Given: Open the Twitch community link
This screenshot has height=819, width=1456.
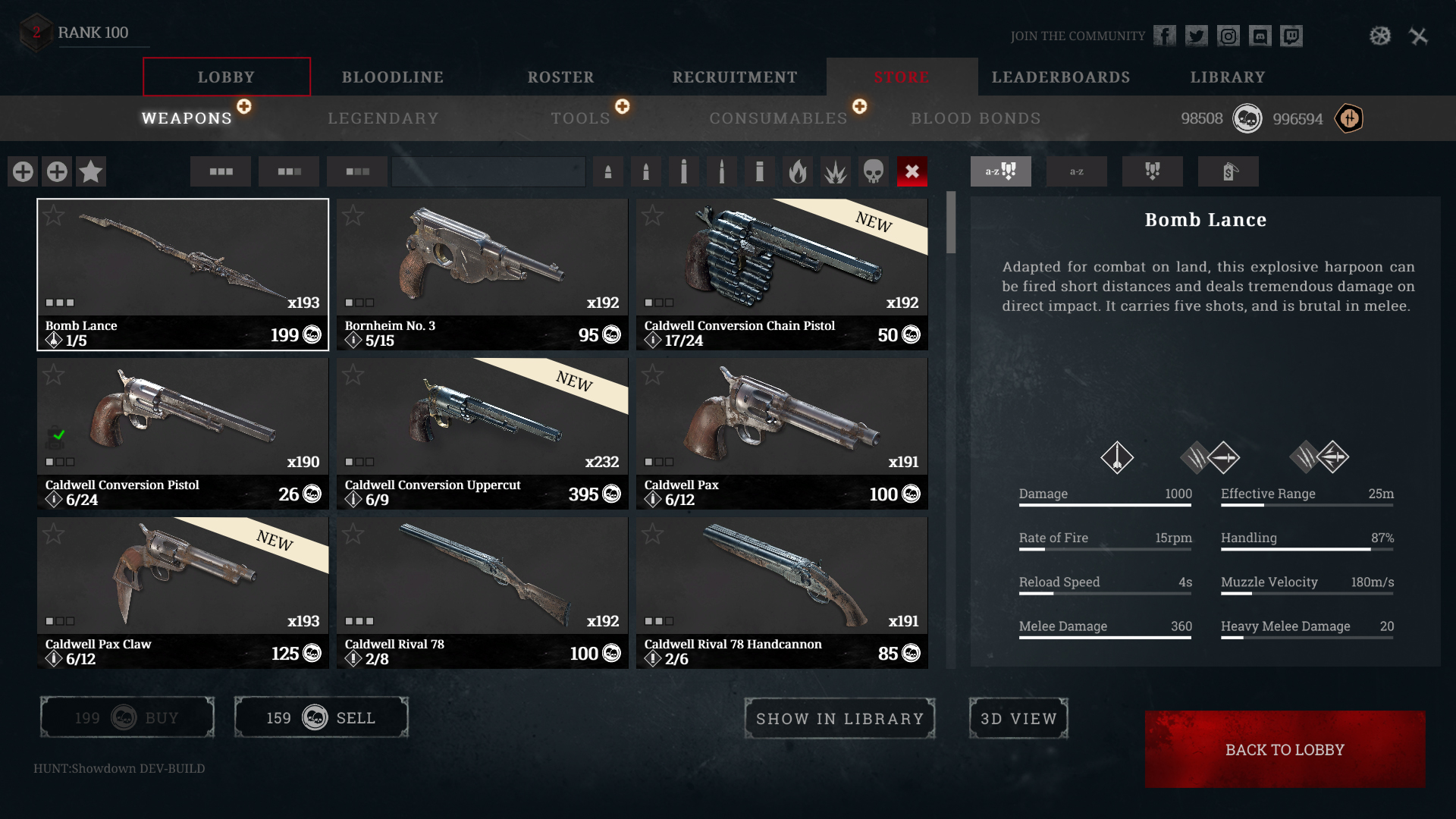Looking at the screenshot, I should click(x=1291, y=36).
